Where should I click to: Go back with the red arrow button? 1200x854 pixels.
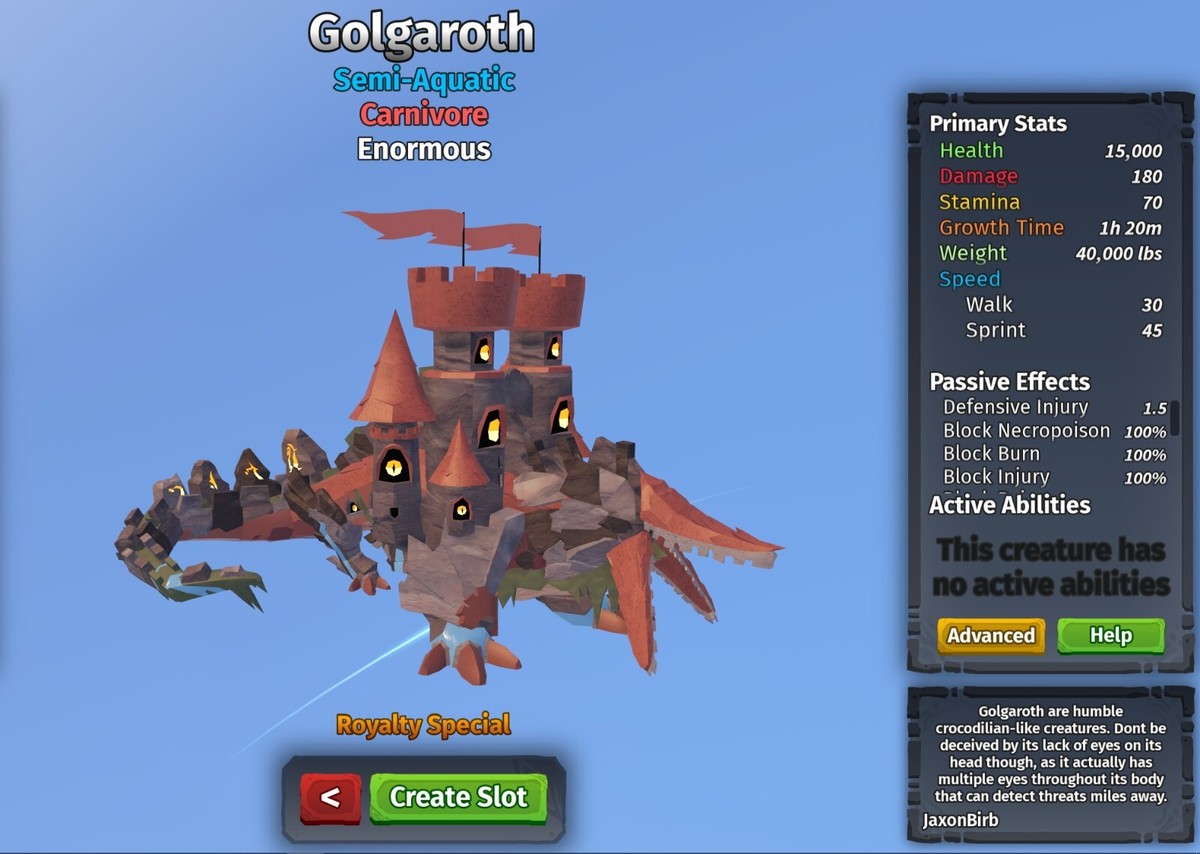coord(331,798)
